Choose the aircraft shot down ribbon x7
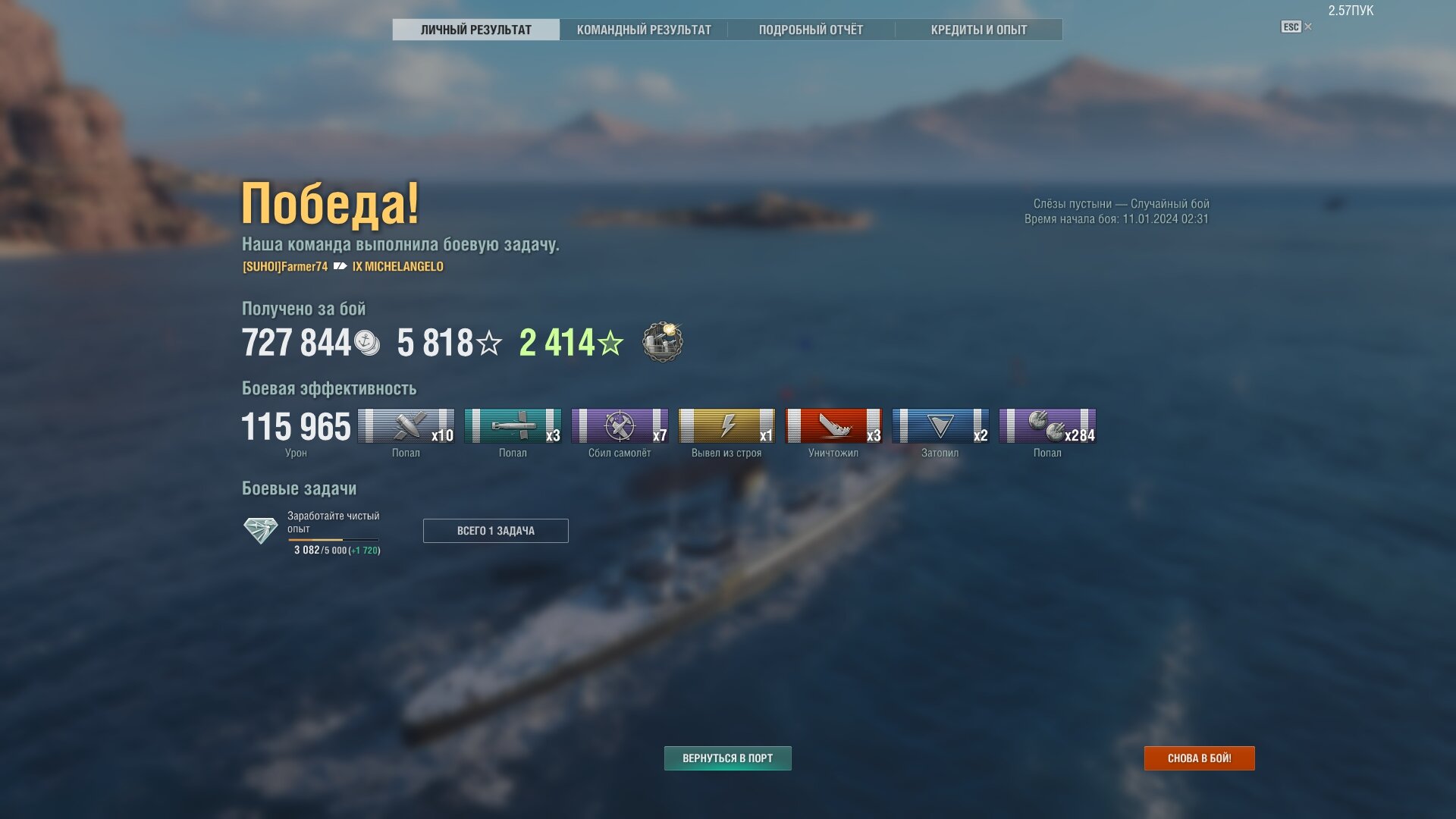 [620, 426]
